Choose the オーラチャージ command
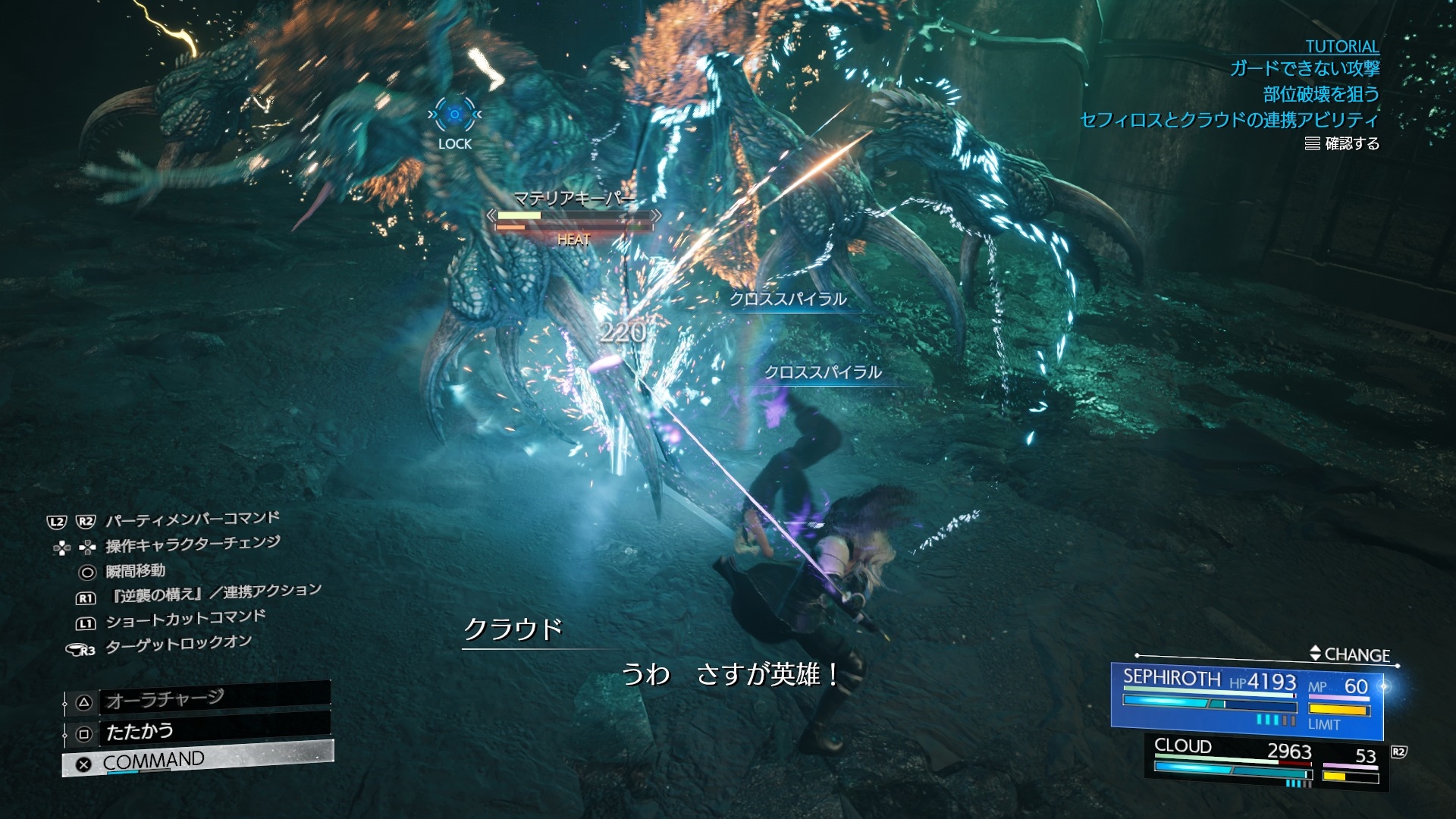This screenshot has height=819, width=1456. click(x=197, y=700)
